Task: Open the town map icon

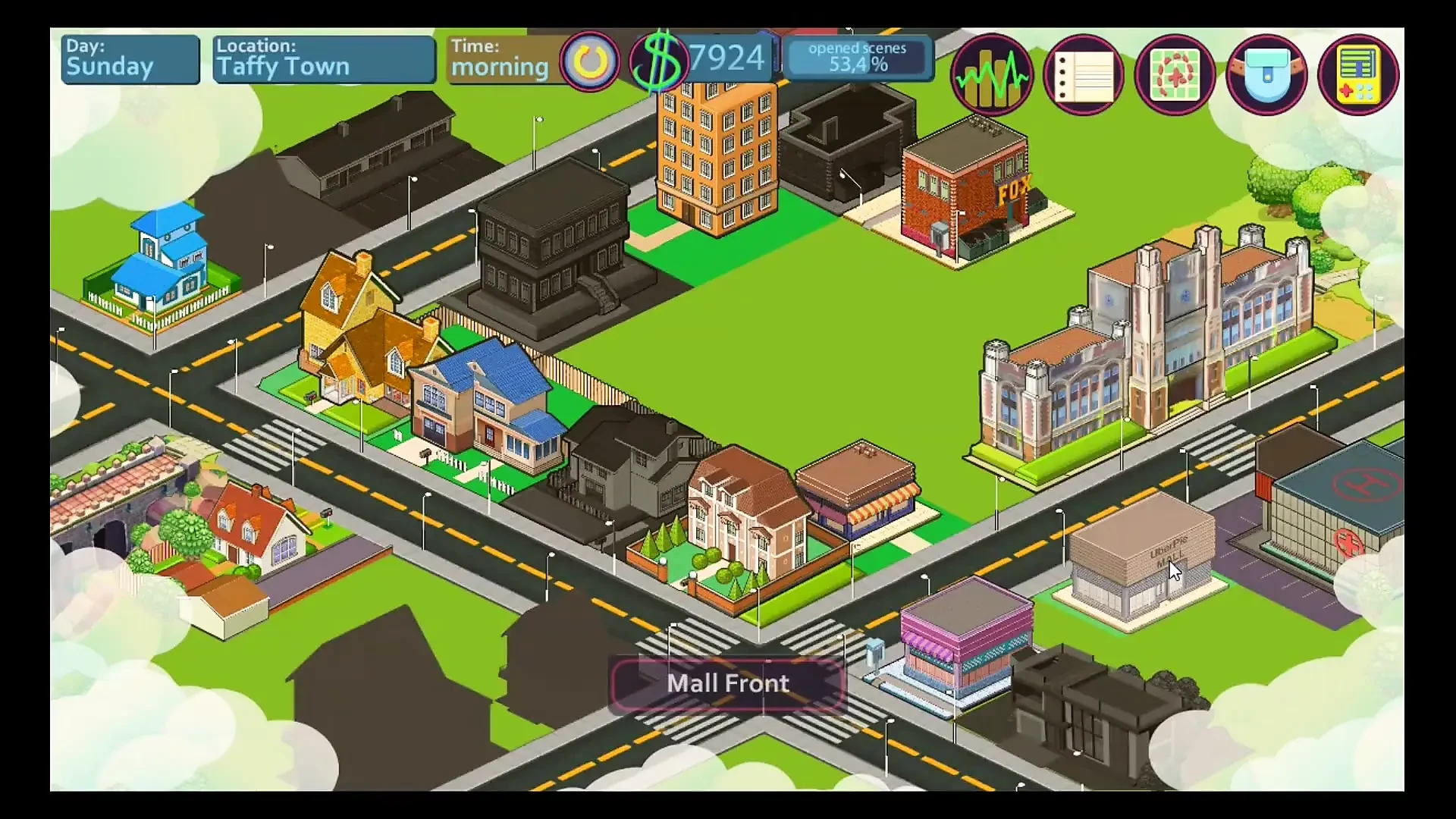Action: tap(1175, 75)
